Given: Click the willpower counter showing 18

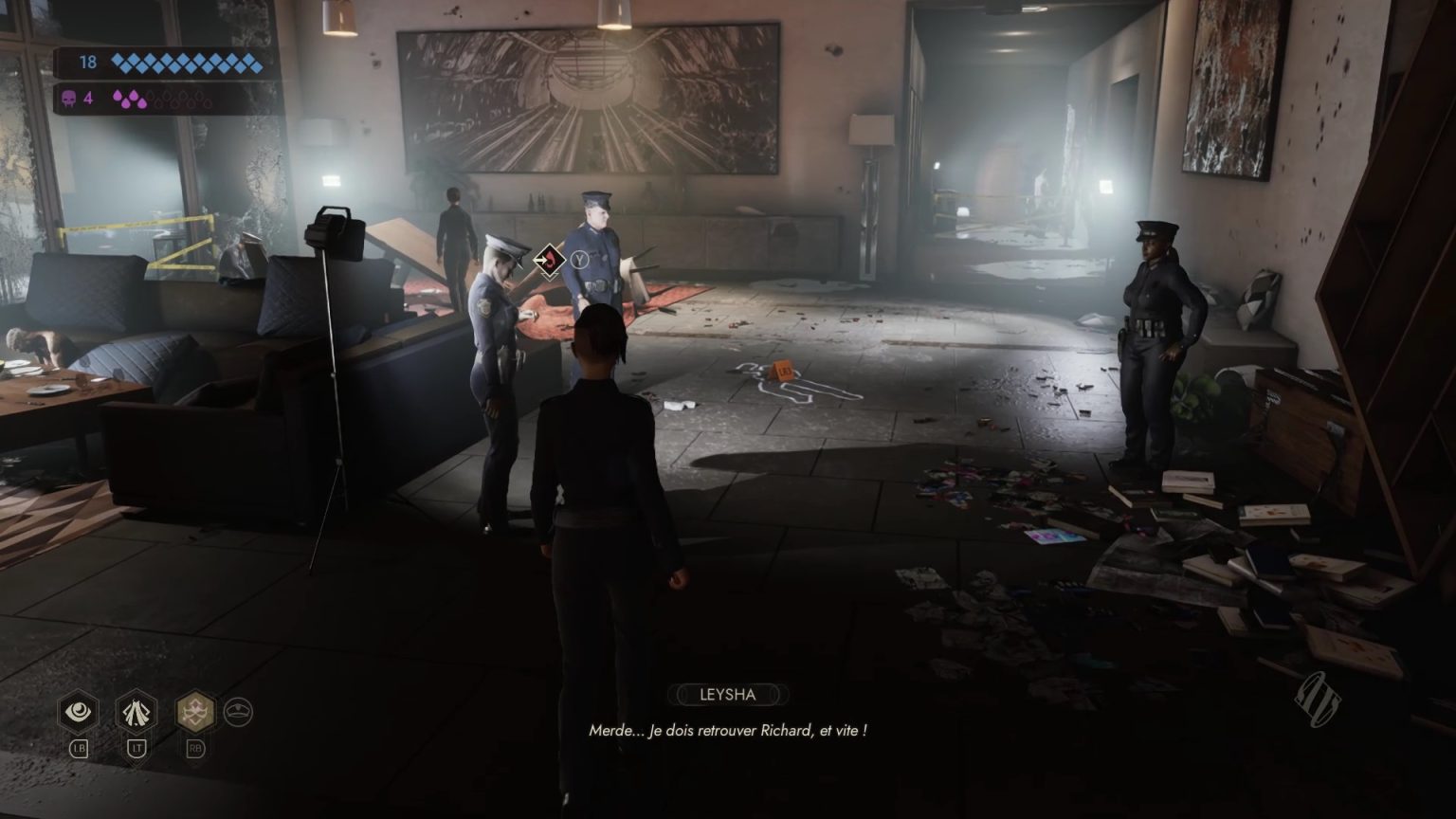Looking at the screenshot, I should (88, 63).
